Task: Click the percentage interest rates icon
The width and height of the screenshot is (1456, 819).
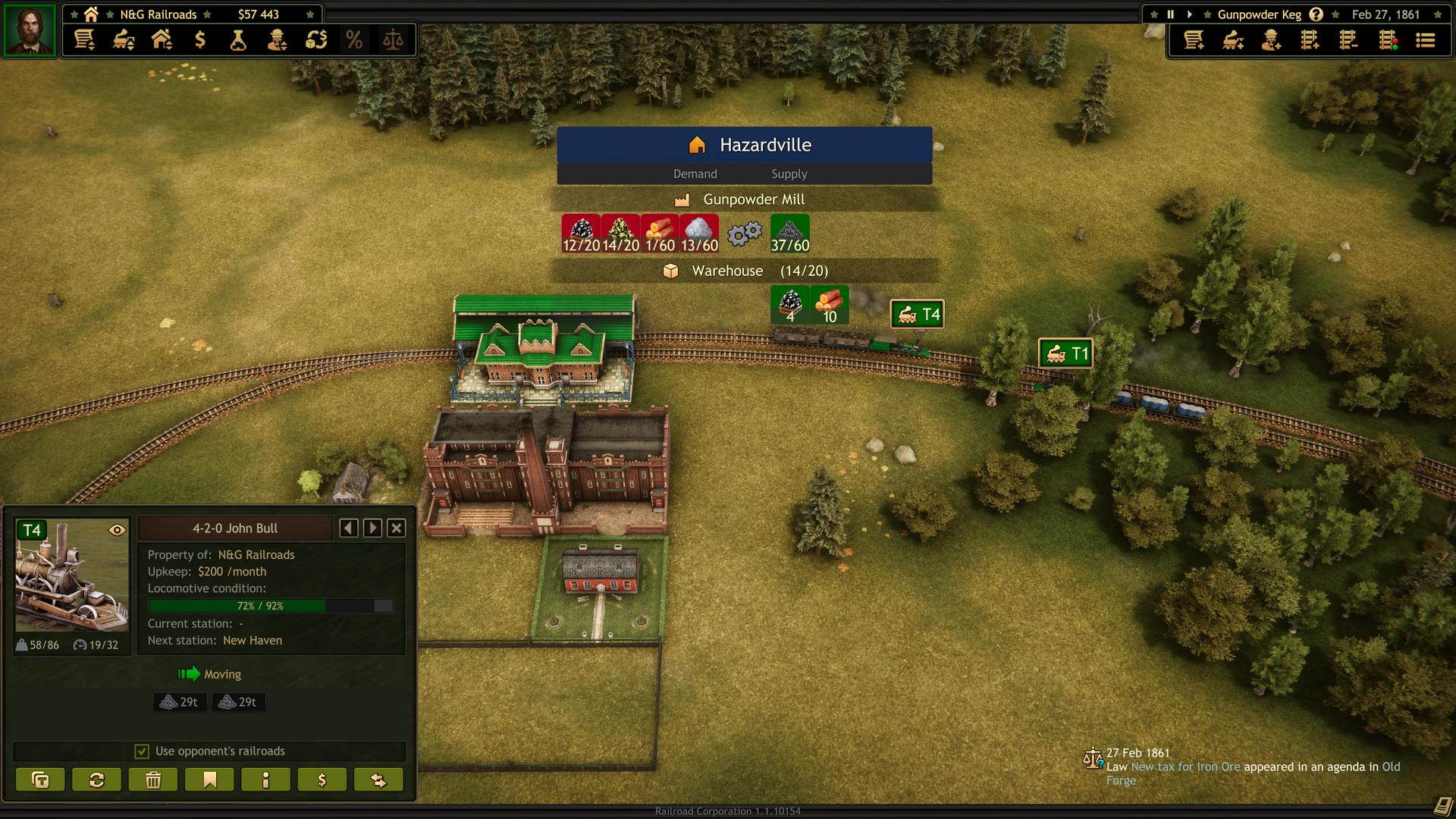Action: point(354,40)
